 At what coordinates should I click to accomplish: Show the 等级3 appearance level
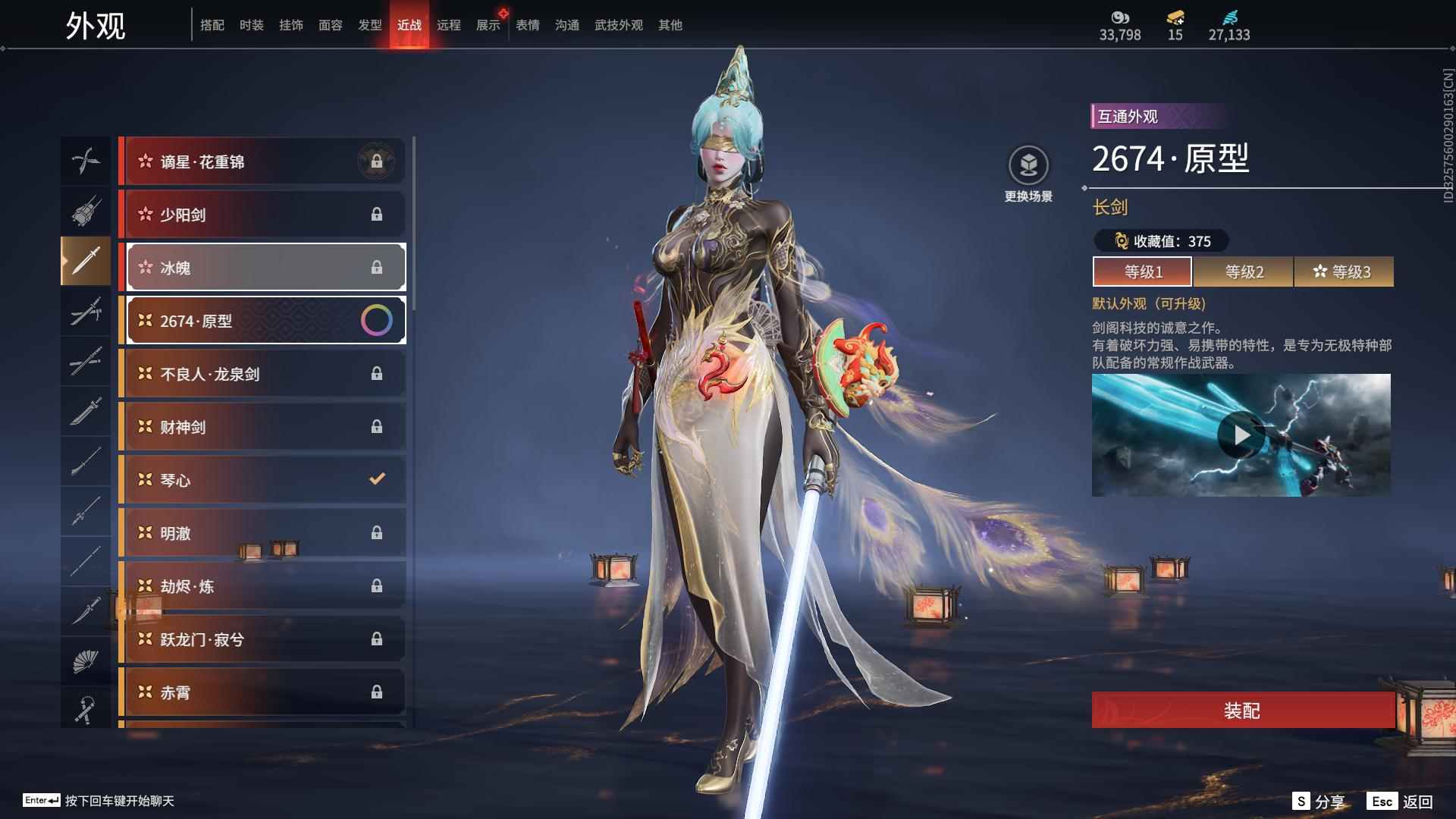(x=1344, y=271)
